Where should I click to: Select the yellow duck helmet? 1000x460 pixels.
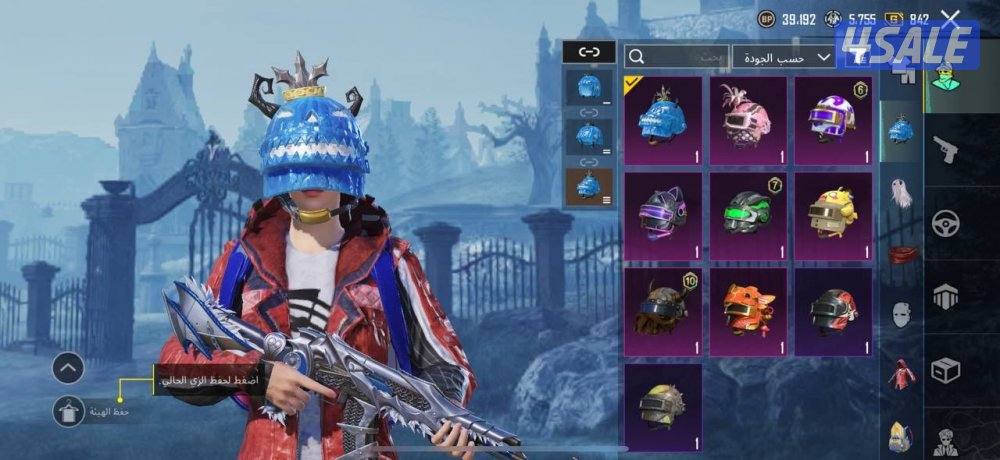(x=832, y=216)
